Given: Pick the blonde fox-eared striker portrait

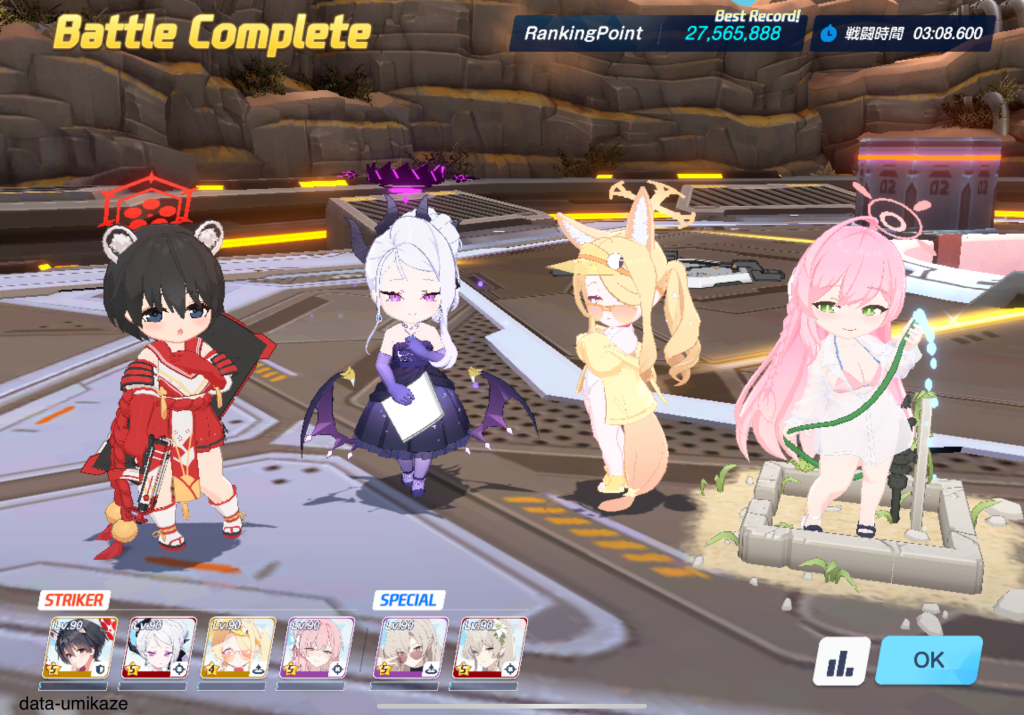Looking at the screenshot, I should pyautogui.click(x=239, y=648).
